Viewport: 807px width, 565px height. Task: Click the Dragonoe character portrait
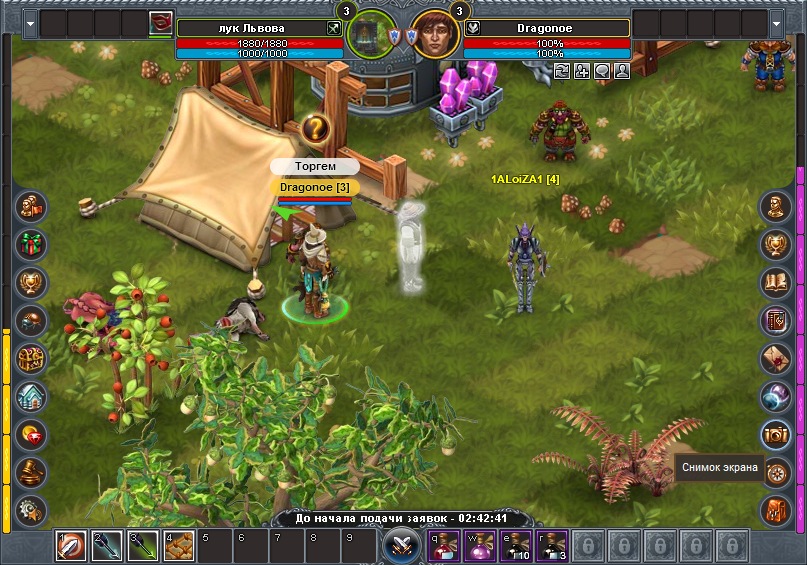pyautogui.click(x=430, y=36)
